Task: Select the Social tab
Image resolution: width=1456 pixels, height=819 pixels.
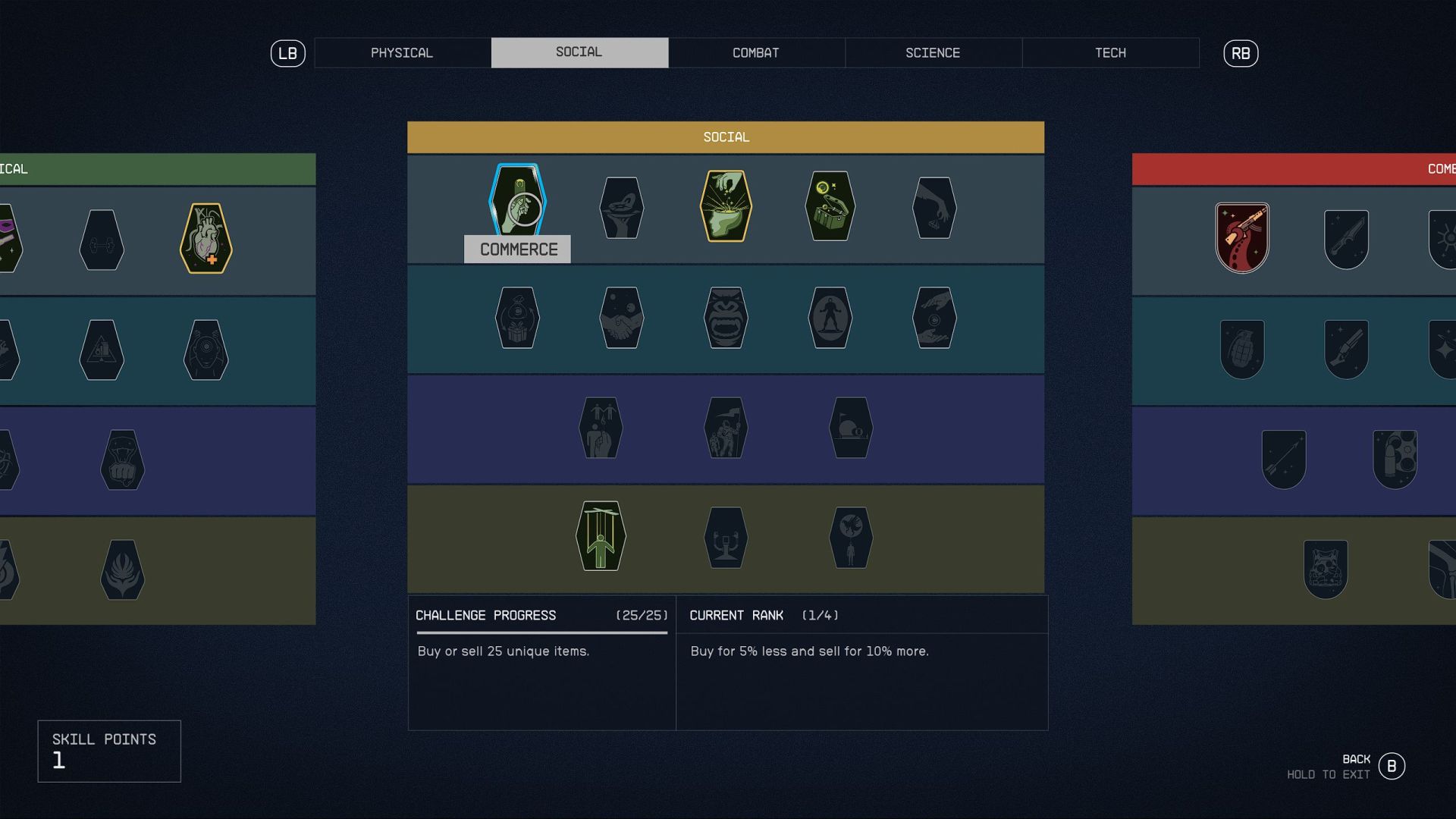Action: pyautogui.click(x=579, y=53)
